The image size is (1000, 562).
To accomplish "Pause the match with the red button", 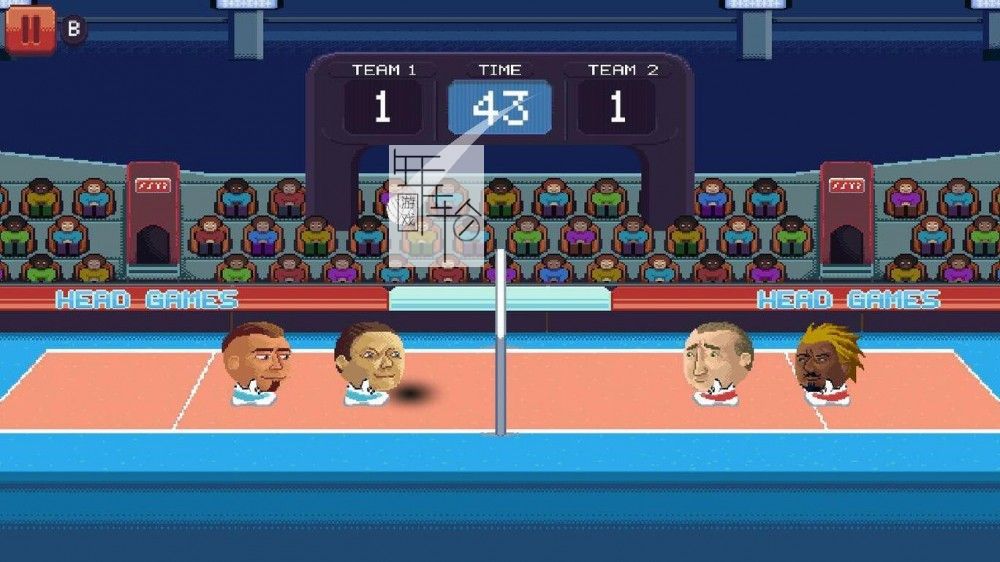I will point(30,29).
